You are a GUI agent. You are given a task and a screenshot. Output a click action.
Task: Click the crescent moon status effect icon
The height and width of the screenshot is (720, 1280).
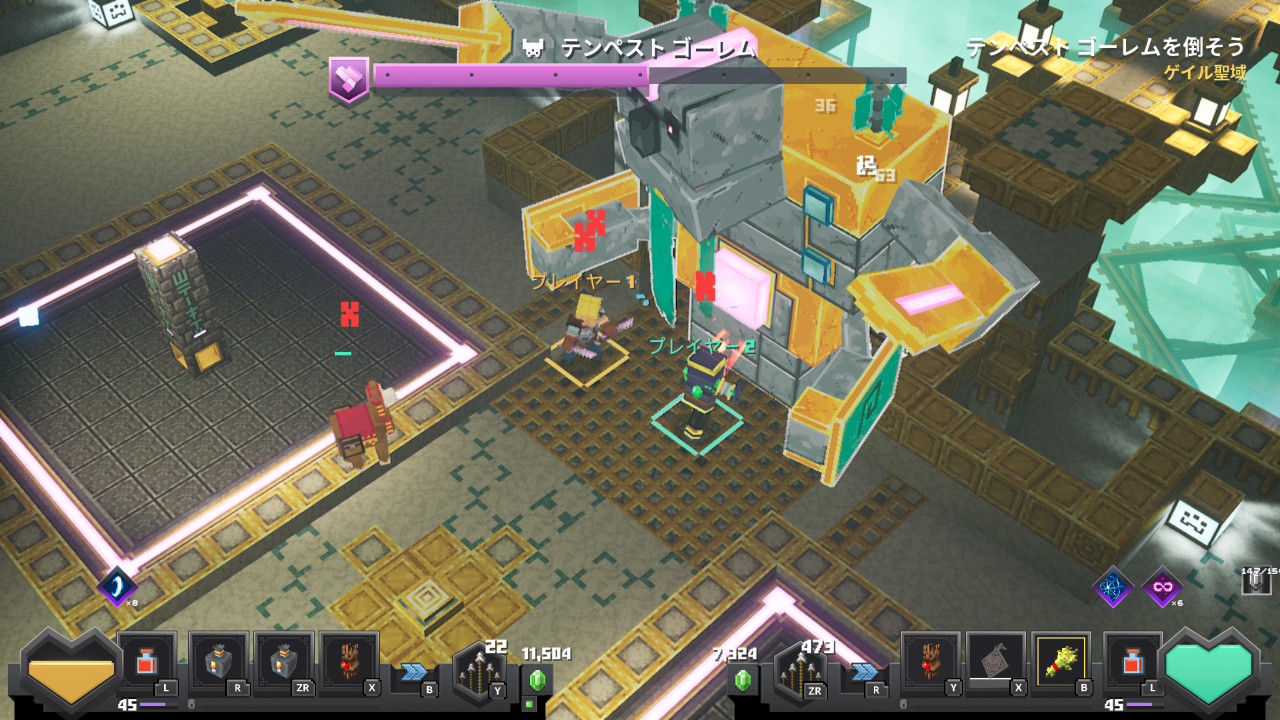click(117, 586)
